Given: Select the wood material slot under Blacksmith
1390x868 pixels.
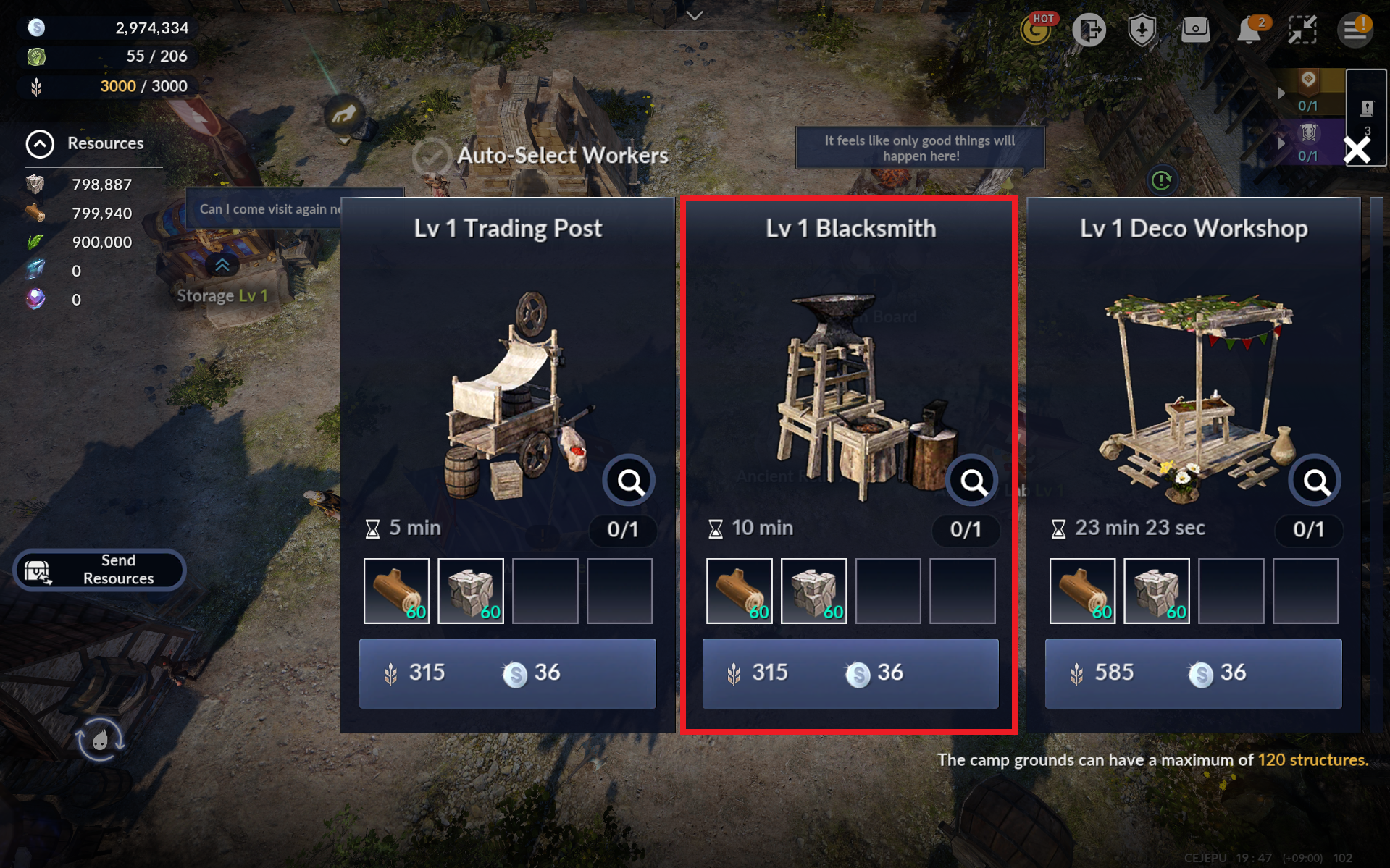Looking at the screenshot, I should (739, 591).
